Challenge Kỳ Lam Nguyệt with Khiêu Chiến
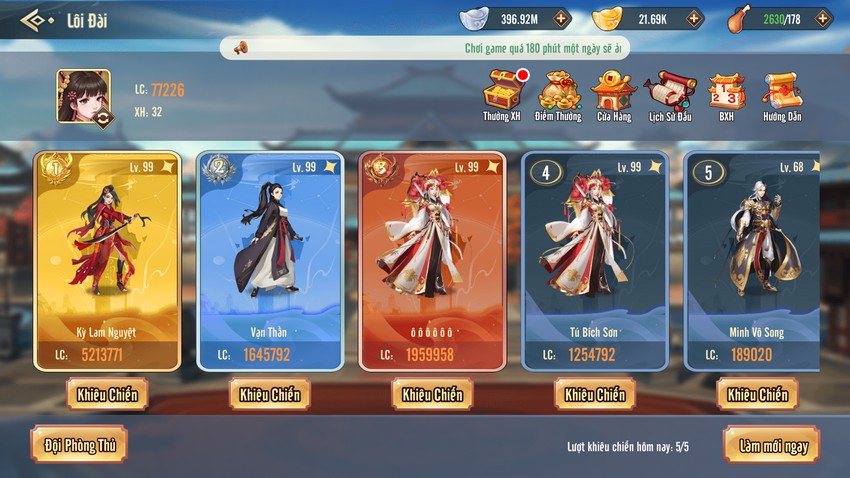 click(107, 394)
